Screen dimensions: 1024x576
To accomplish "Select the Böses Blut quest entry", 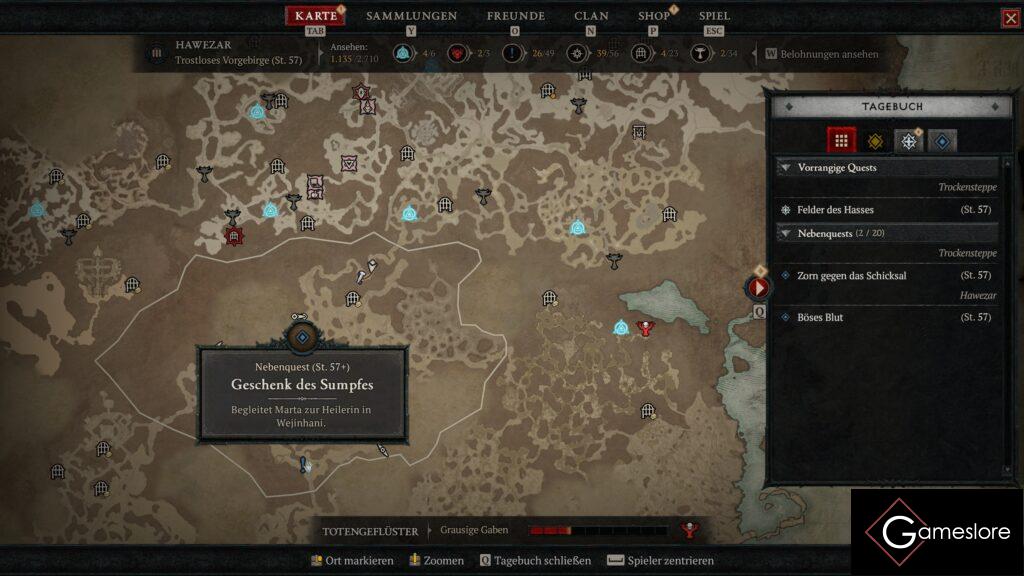I will (x=820, y=317).
